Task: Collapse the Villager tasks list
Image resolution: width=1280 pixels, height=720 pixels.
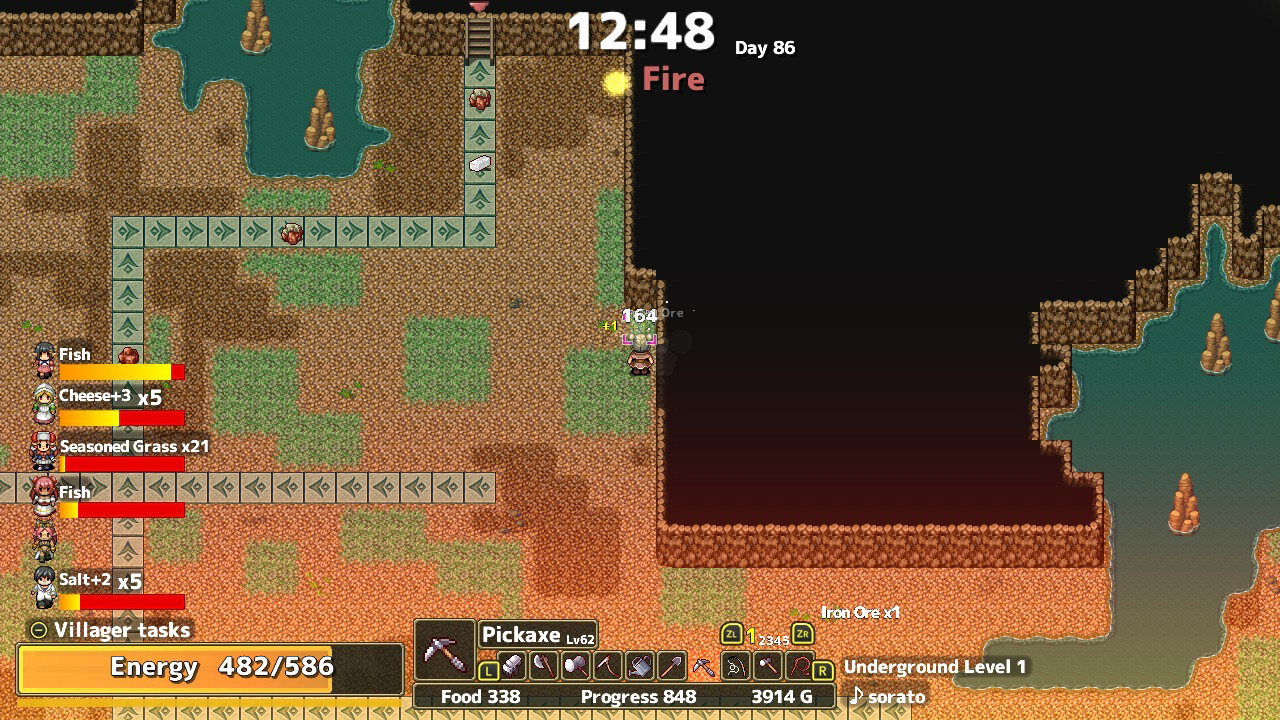Action: (38, 631)
